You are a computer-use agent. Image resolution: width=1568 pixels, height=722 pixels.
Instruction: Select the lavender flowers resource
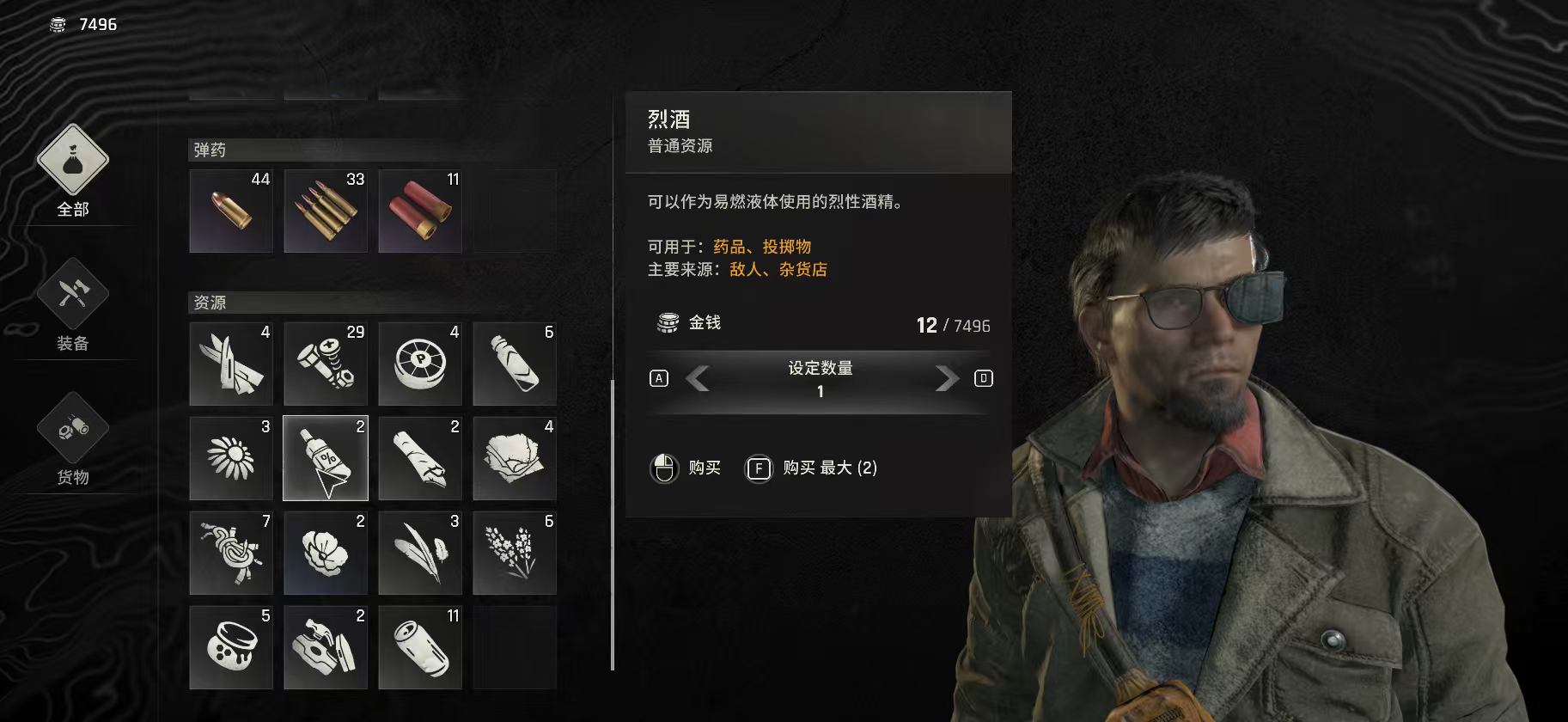[x=514, y=553]
